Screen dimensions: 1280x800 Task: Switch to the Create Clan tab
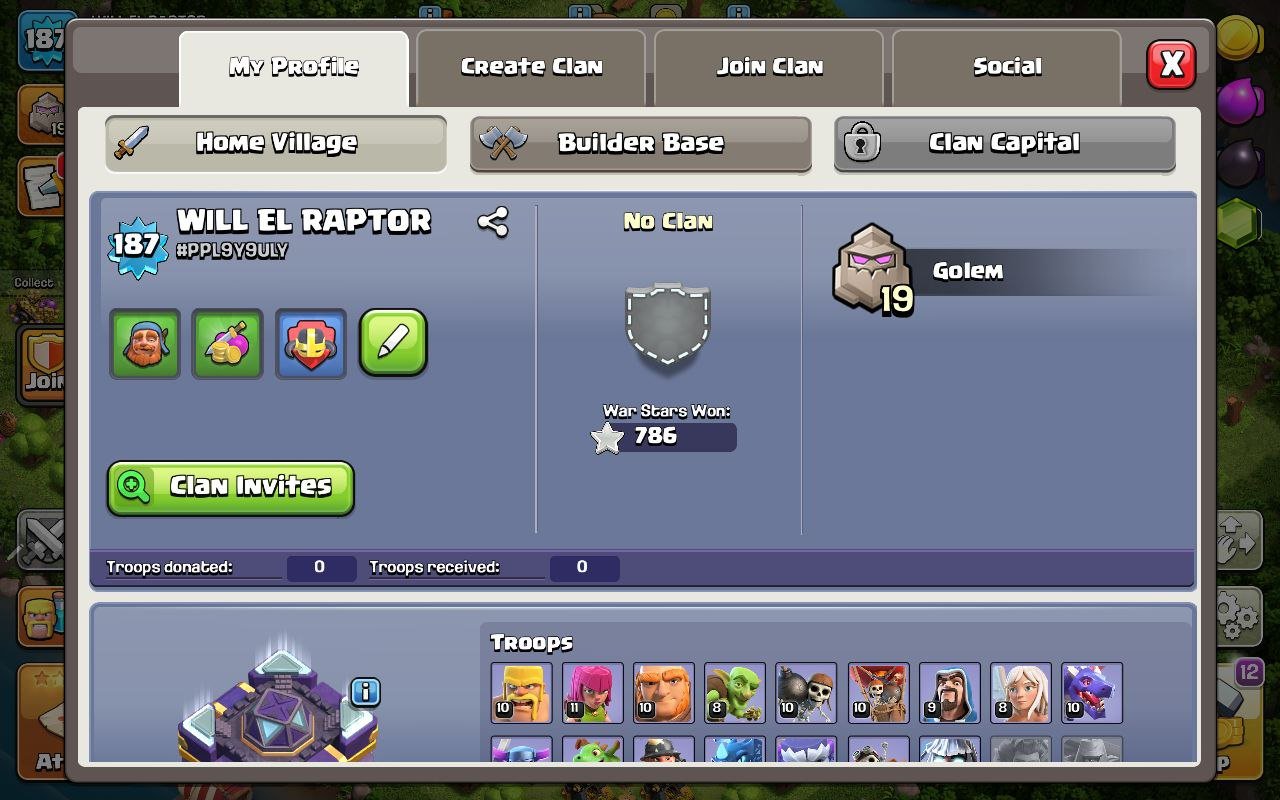[530, 66]
